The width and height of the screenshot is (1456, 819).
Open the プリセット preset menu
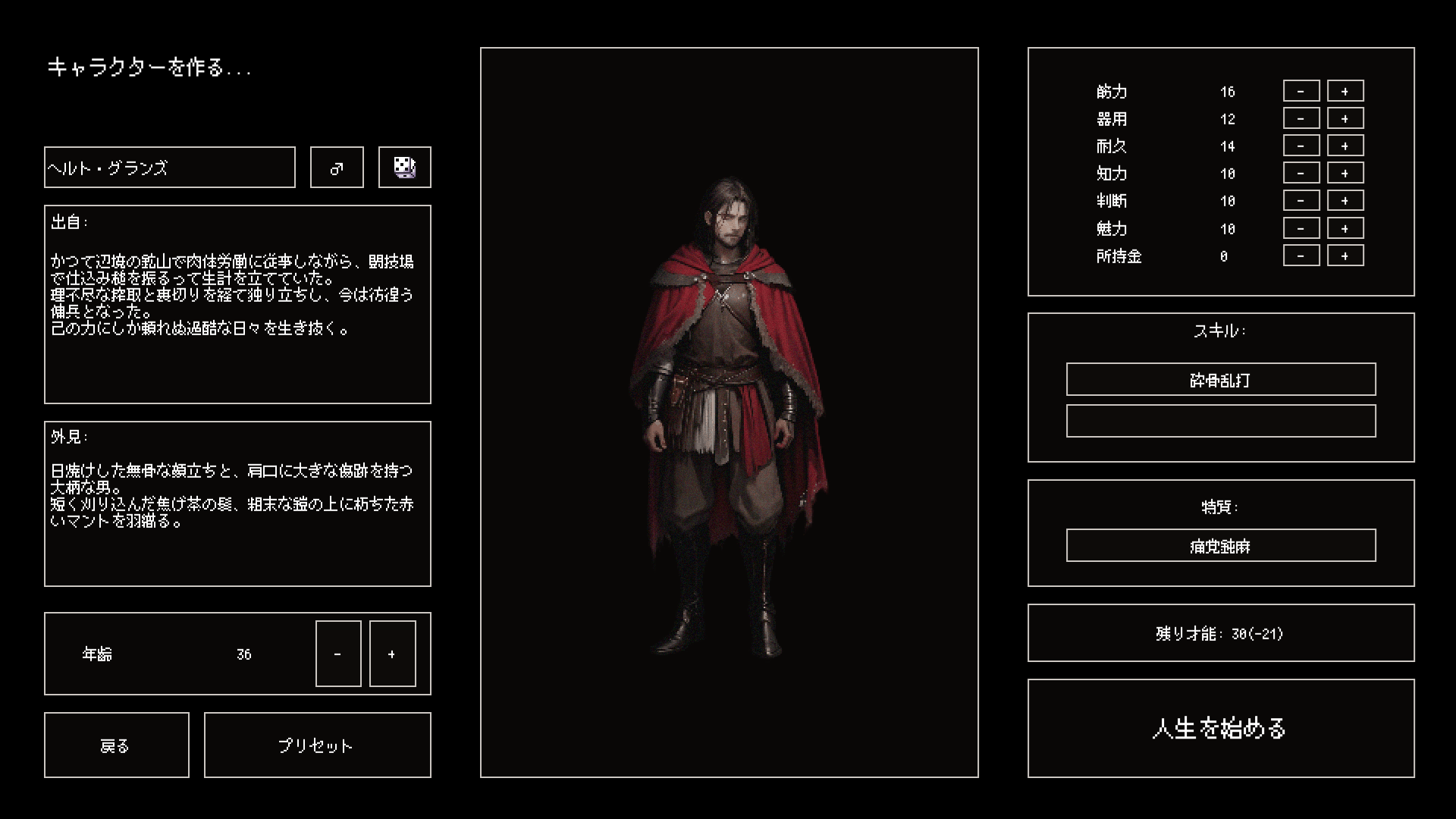[x=317, y=745]
